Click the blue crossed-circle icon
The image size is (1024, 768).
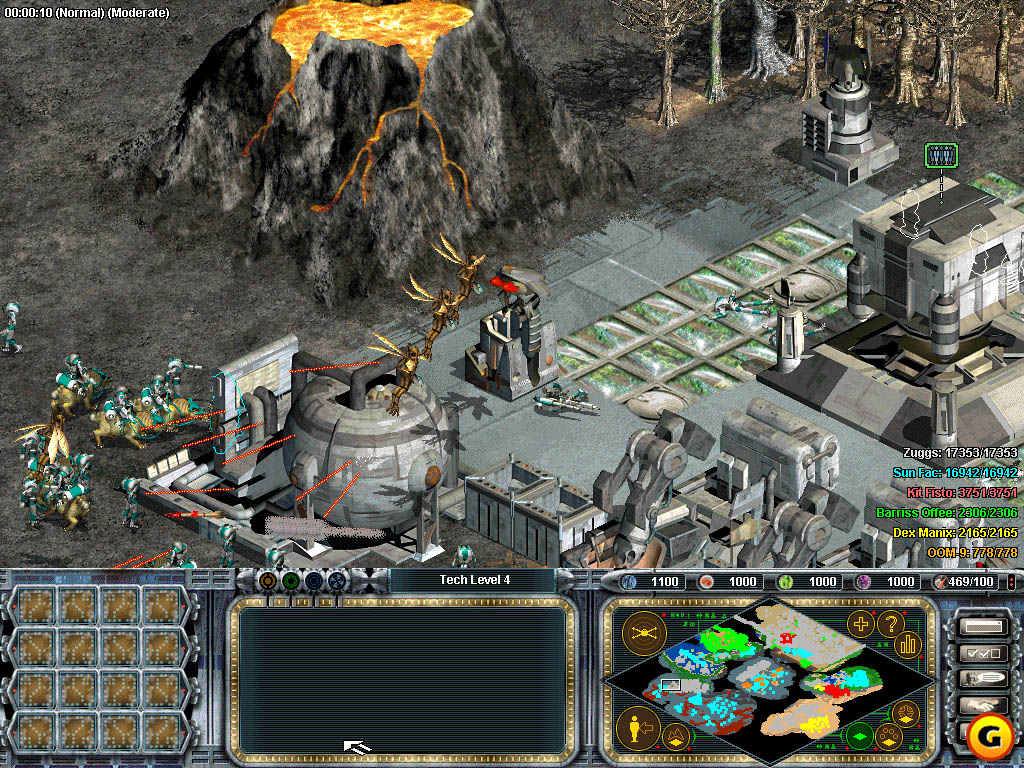(337, 580)
